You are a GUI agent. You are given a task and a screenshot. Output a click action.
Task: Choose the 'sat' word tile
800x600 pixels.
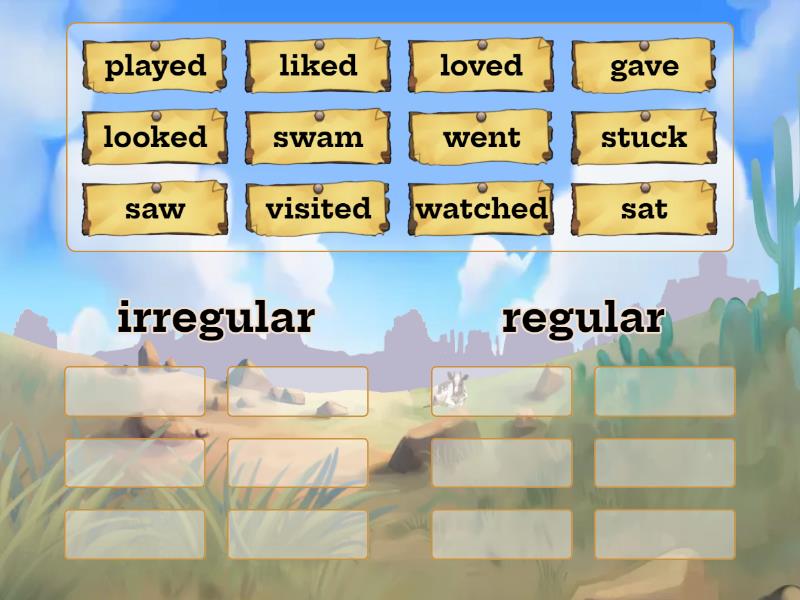pos(644,209)
